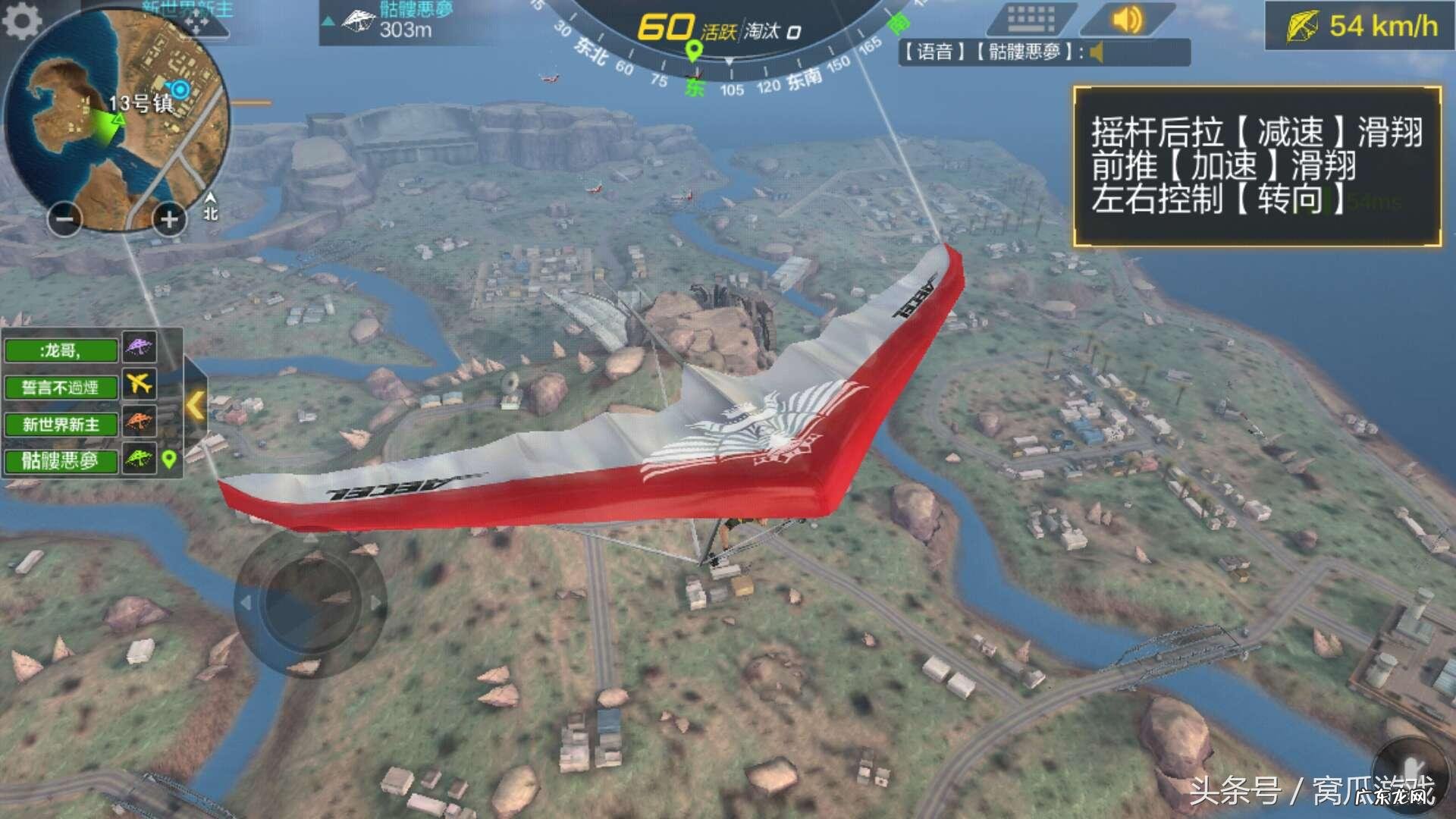Image resolution: width=1456 pixels, height=819 pixels.
Task: Click the green location pin beside 骷髏悪夢
Action: (x=170, y=459)
